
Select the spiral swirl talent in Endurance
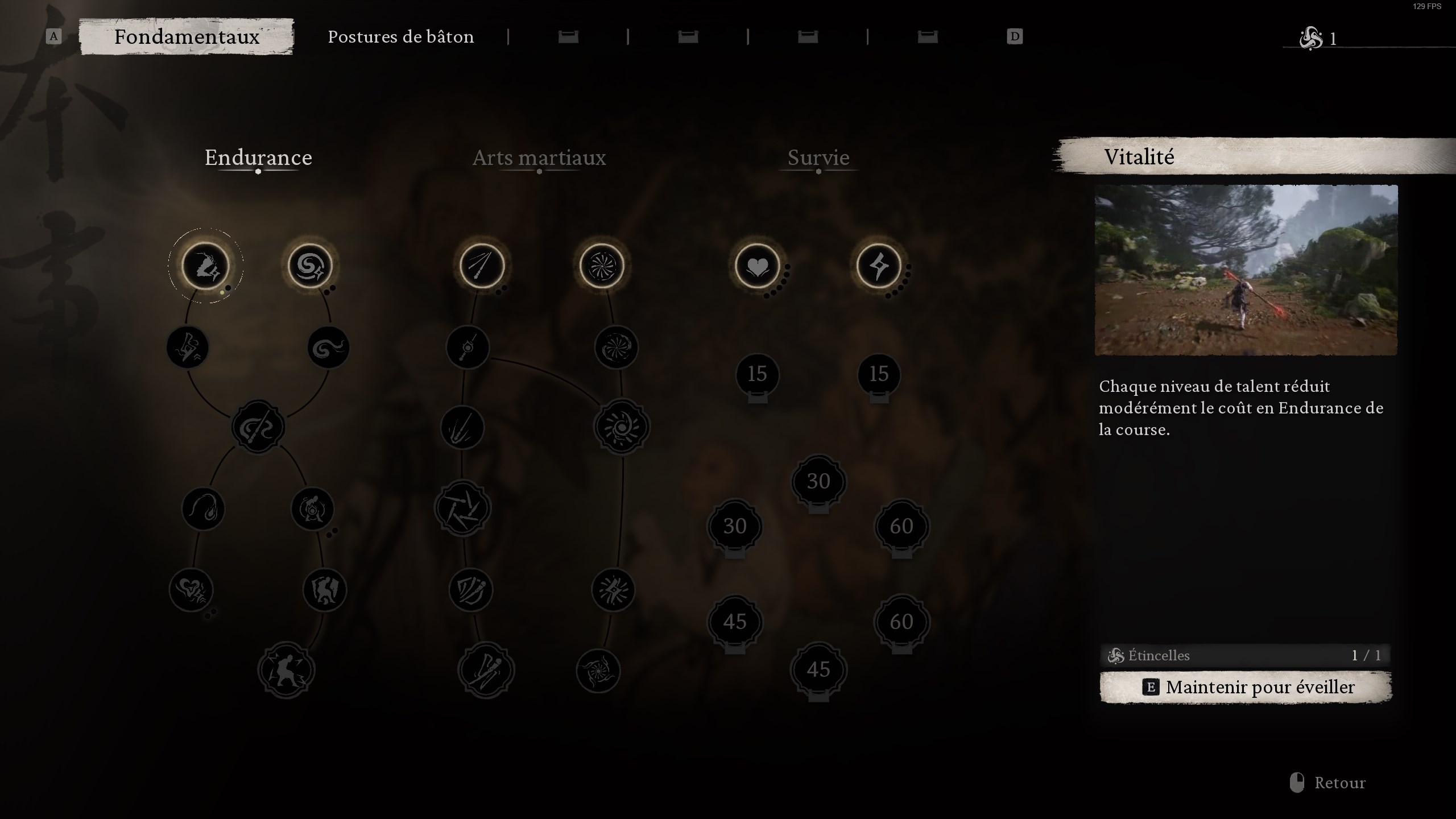(310, 266)
